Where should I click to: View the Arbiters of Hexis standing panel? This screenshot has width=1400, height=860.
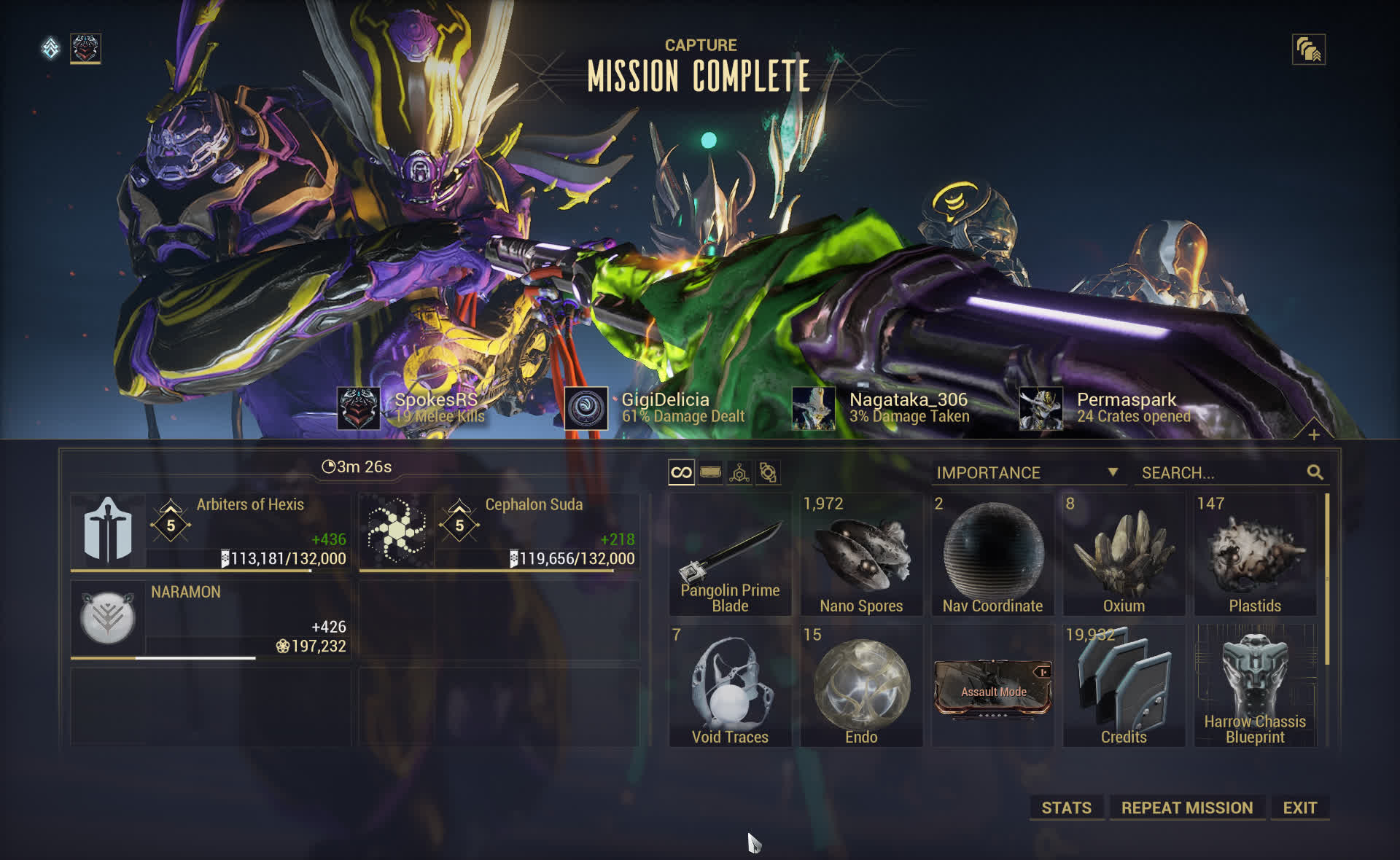[211, 532]
